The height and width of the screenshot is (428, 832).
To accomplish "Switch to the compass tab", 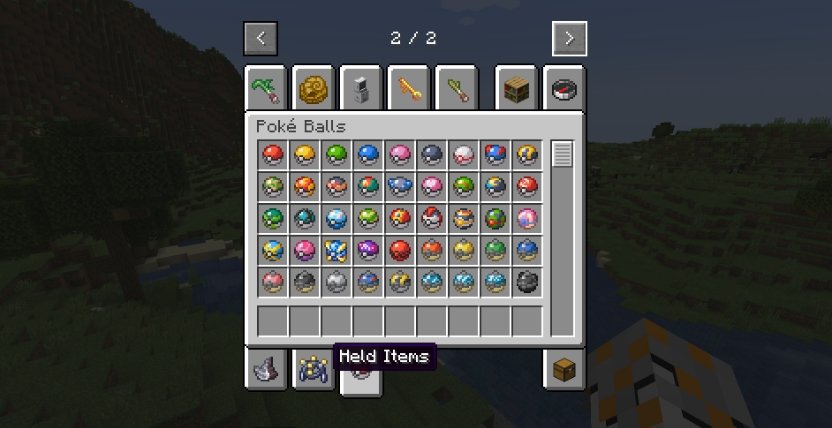I will 565,89.
